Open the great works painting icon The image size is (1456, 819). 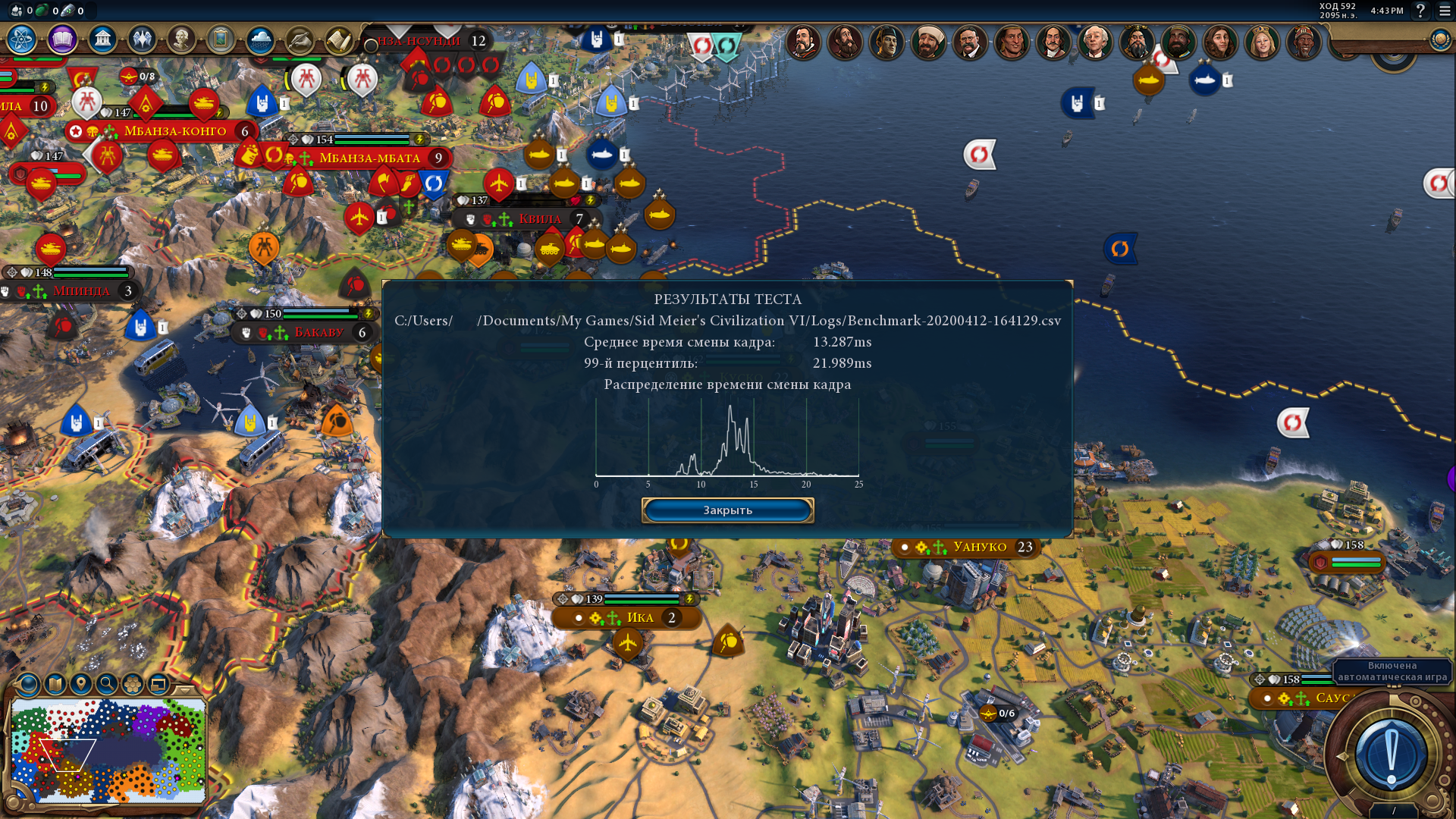221,39
